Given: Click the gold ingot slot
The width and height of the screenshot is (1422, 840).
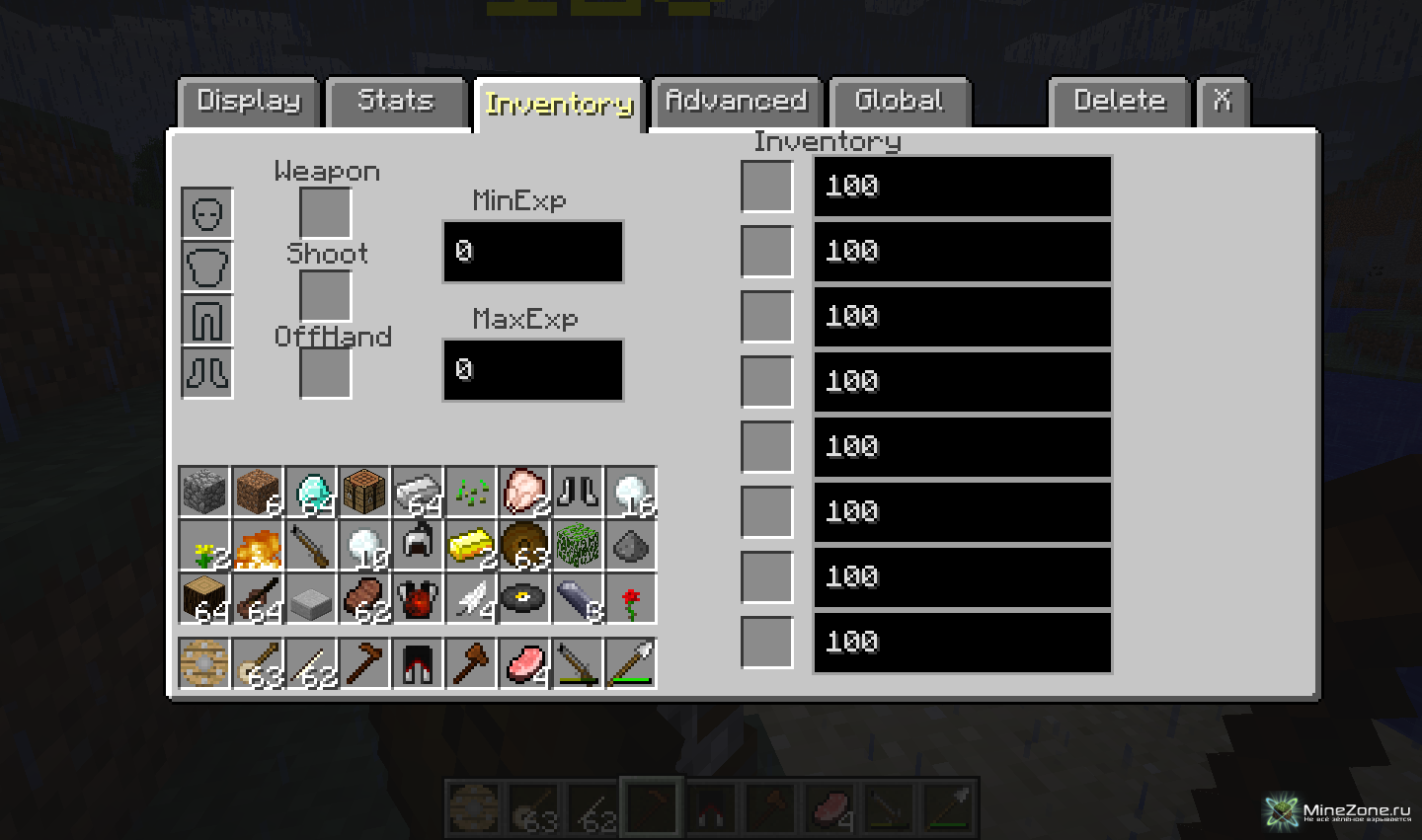Looking at the screenshot, I should click(471, 545).
